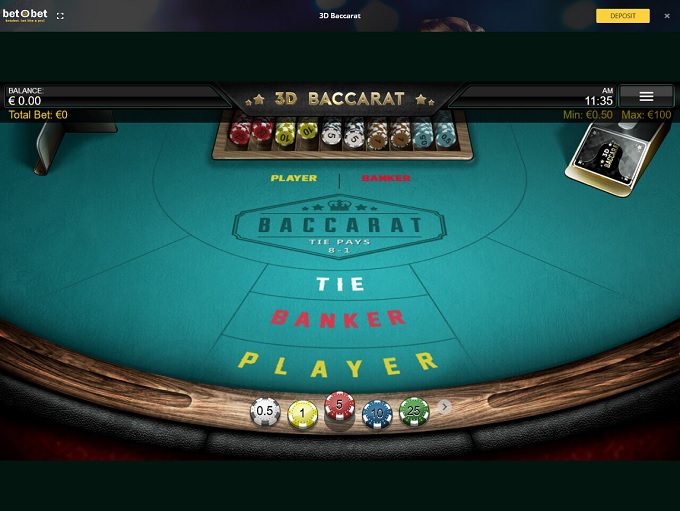Show more chips with the arrow
This screenshot has height=511, width=680.
(x=445, y=407)
